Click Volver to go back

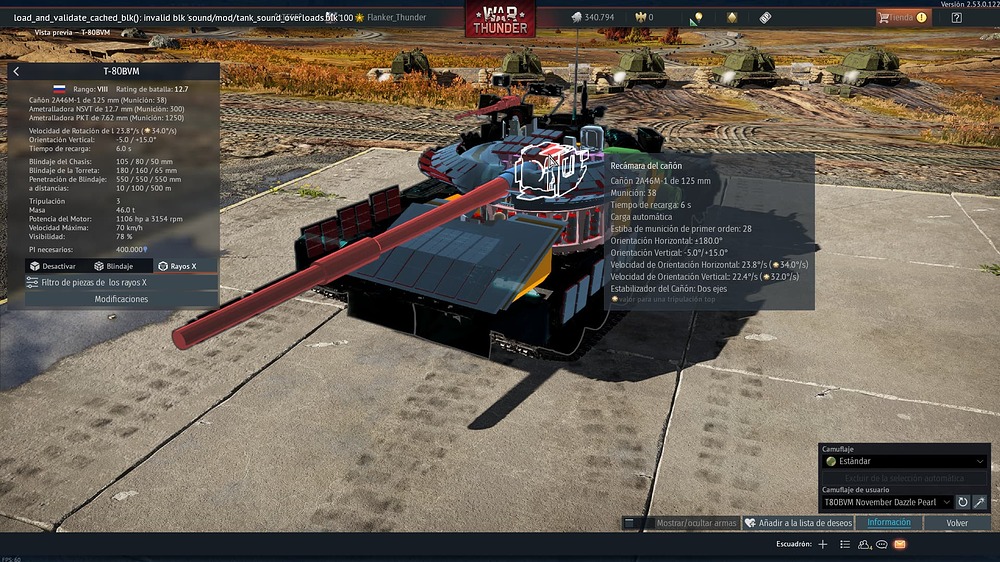tap(957, 523)
